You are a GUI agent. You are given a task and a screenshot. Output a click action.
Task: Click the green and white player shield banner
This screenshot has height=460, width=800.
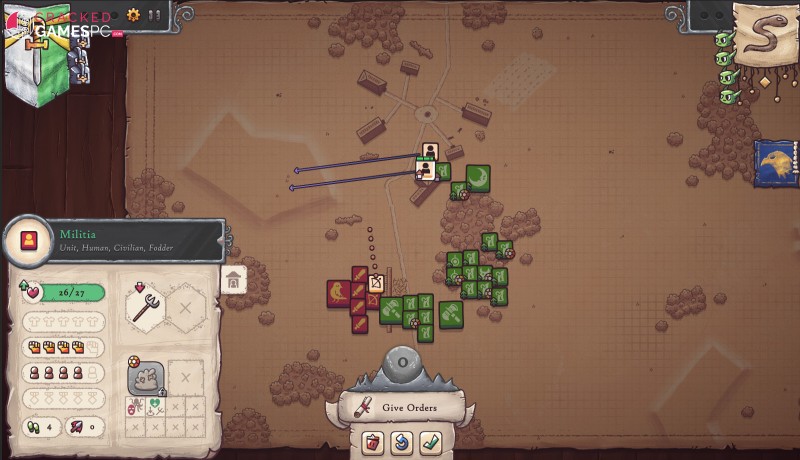(x=38, y=60)
